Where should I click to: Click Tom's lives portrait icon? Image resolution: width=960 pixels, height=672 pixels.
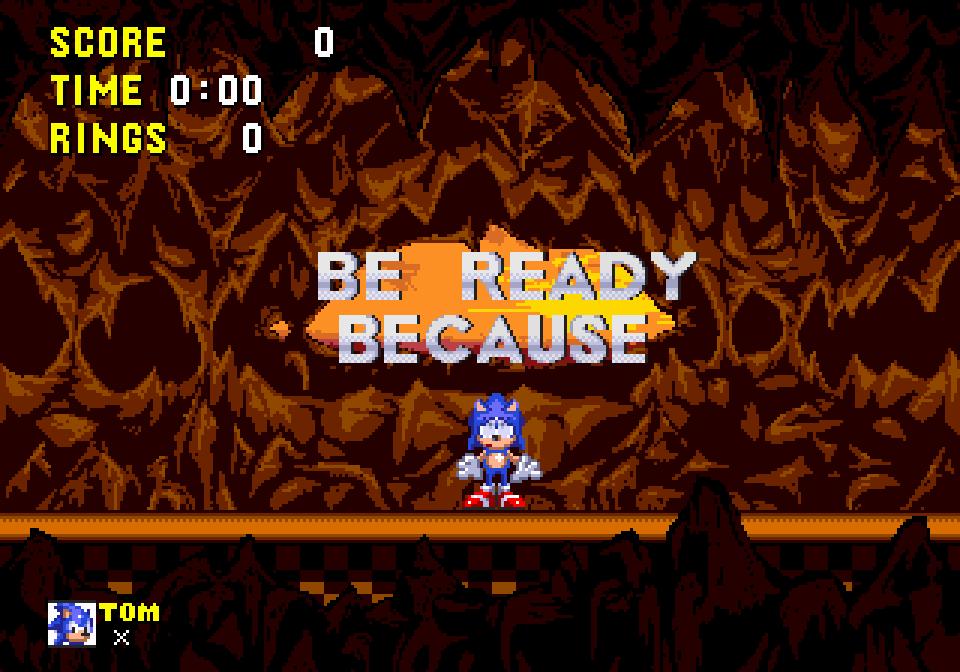pos(72,624)
